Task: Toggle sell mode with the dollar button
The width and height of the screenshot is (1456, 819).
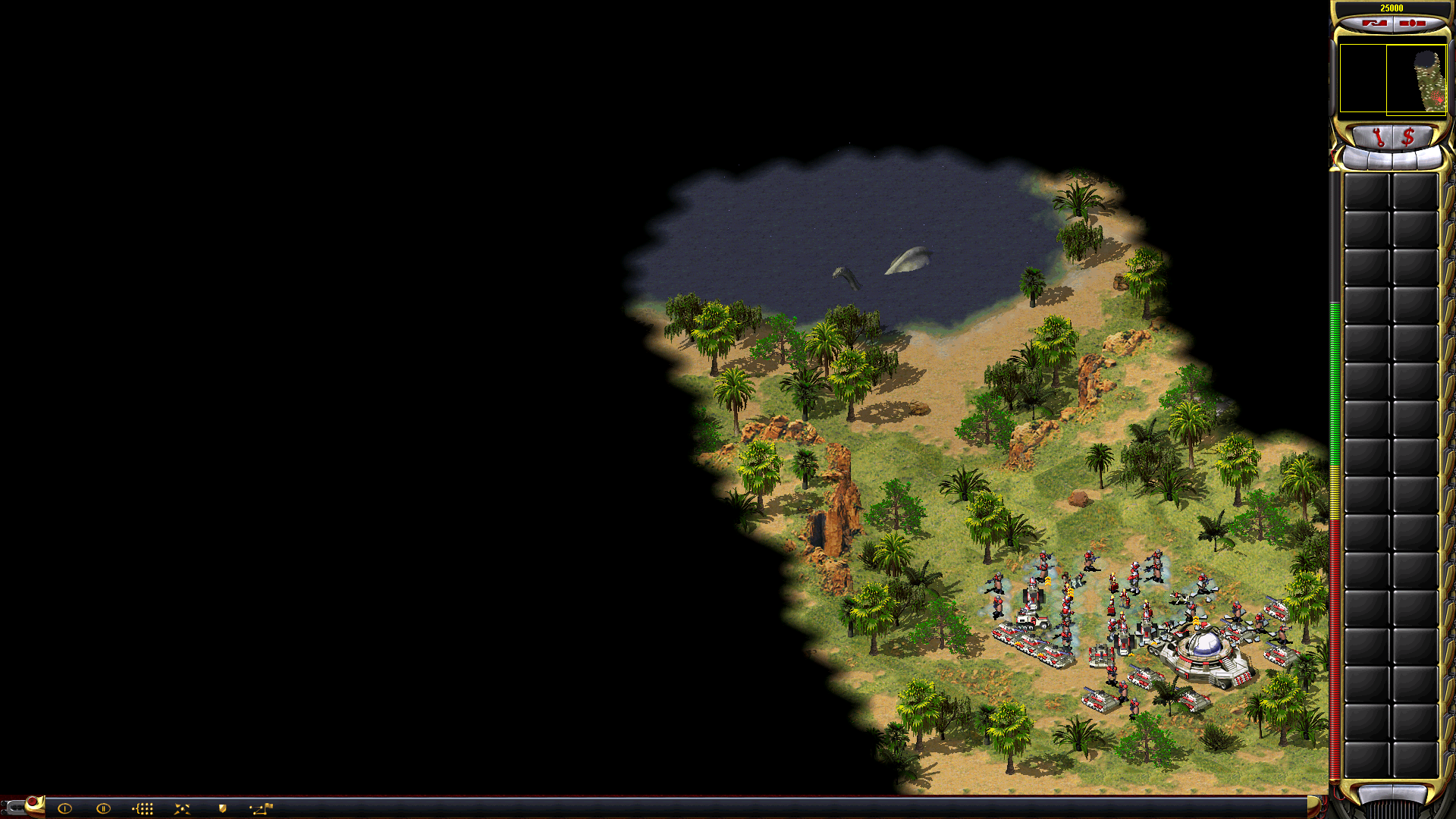Action: click(x=1408, y=136)
